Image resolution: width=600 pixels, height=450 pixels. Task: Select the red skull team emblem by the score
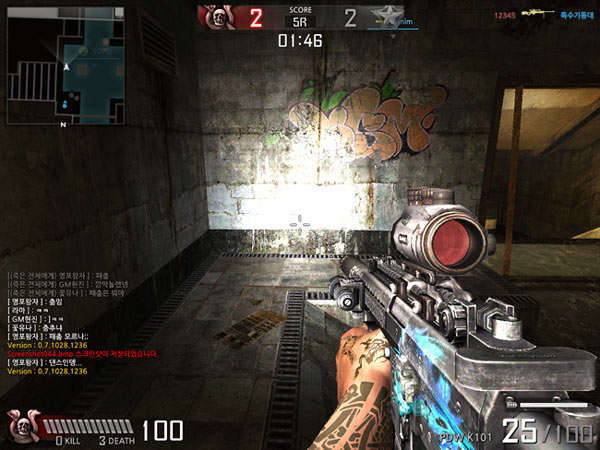[x=216, y=17]
